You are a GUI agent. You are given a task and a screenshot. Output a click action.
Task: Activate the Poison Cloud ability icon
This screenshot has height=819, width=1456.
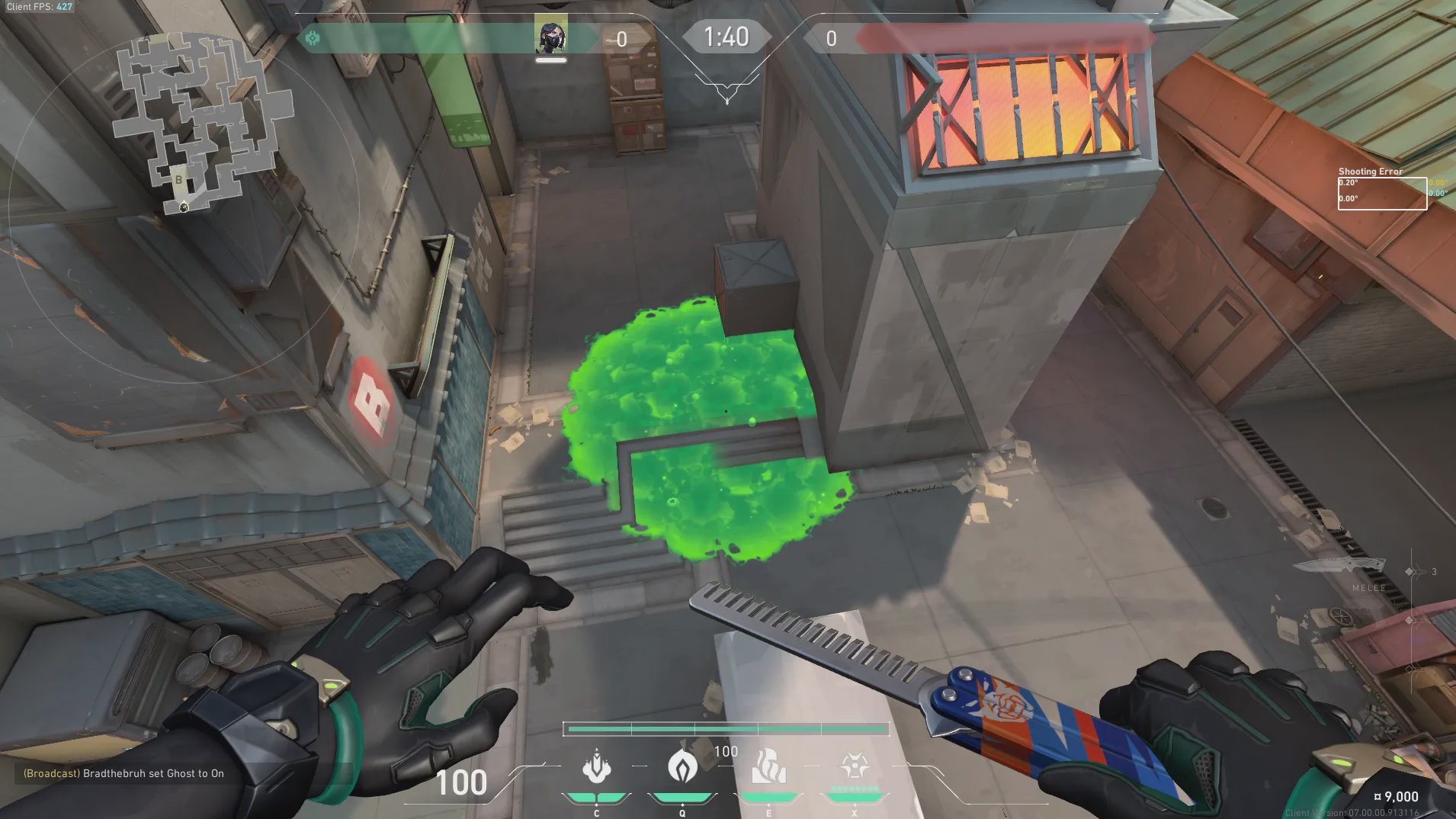pyautogui.click(x=682, y=767)
